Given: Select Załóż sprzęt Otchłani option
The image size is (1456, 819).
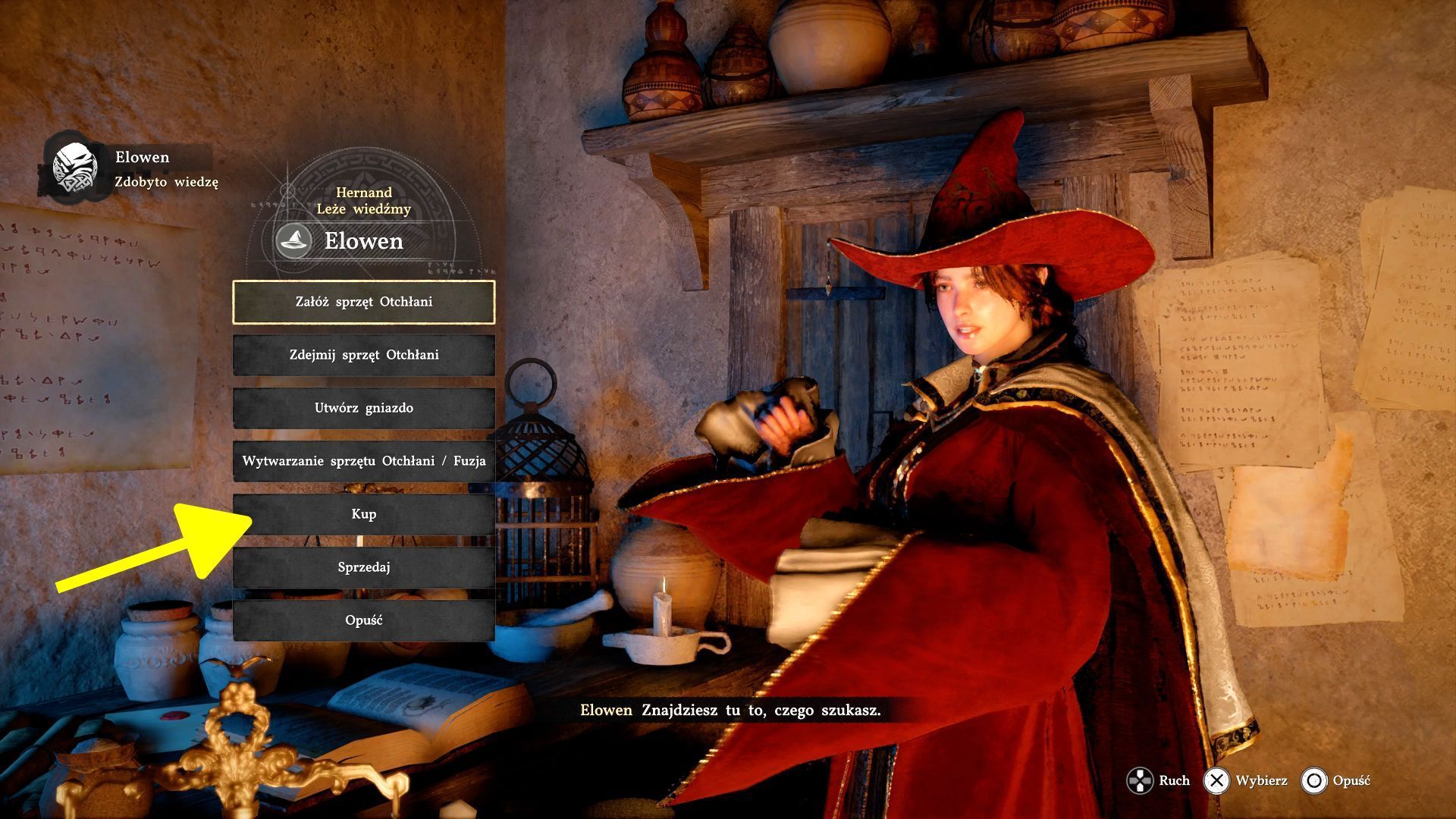Looking at the screenshot, I should (x=364, y=302).
